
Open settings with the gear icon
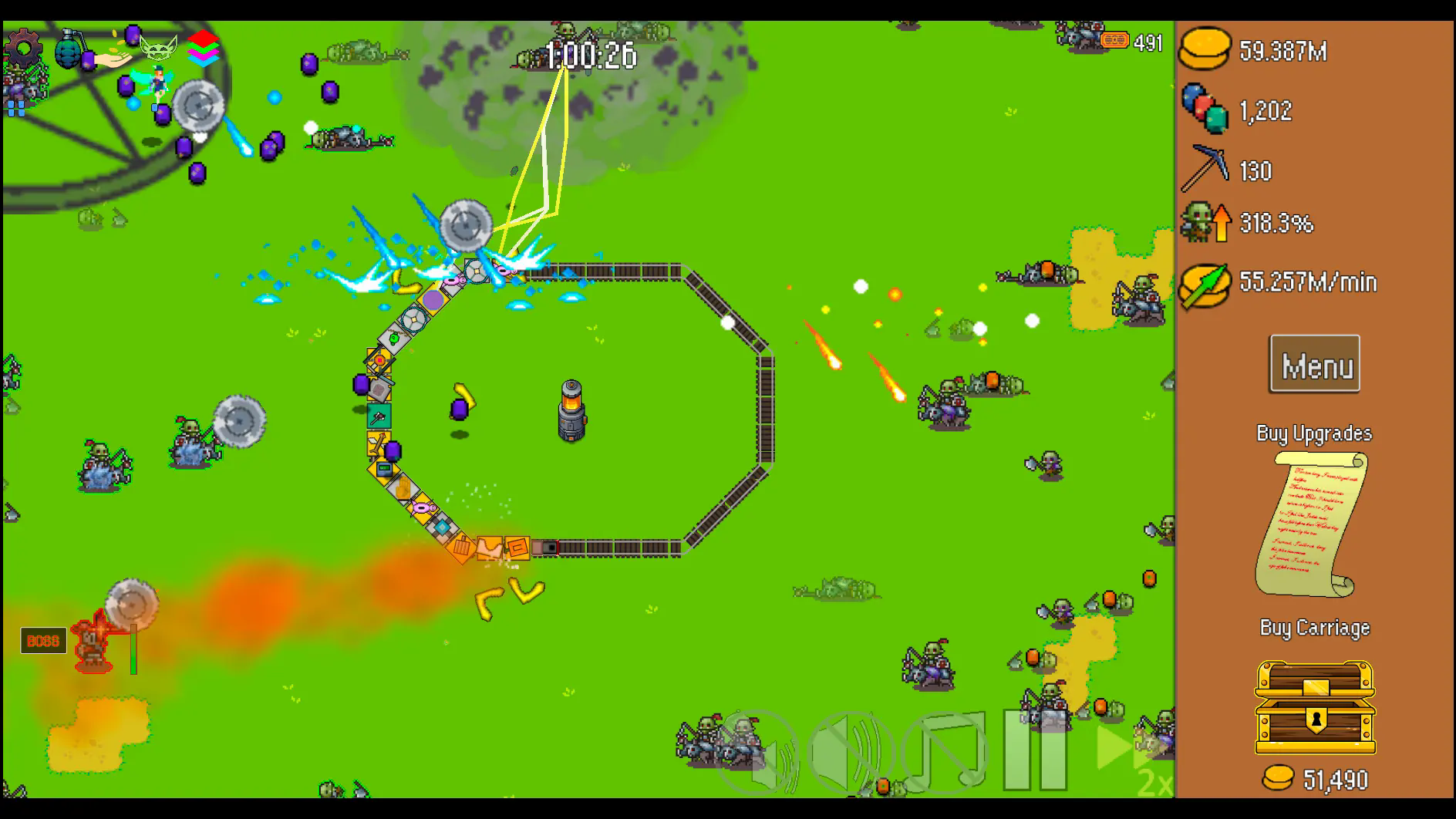(23, 48)
